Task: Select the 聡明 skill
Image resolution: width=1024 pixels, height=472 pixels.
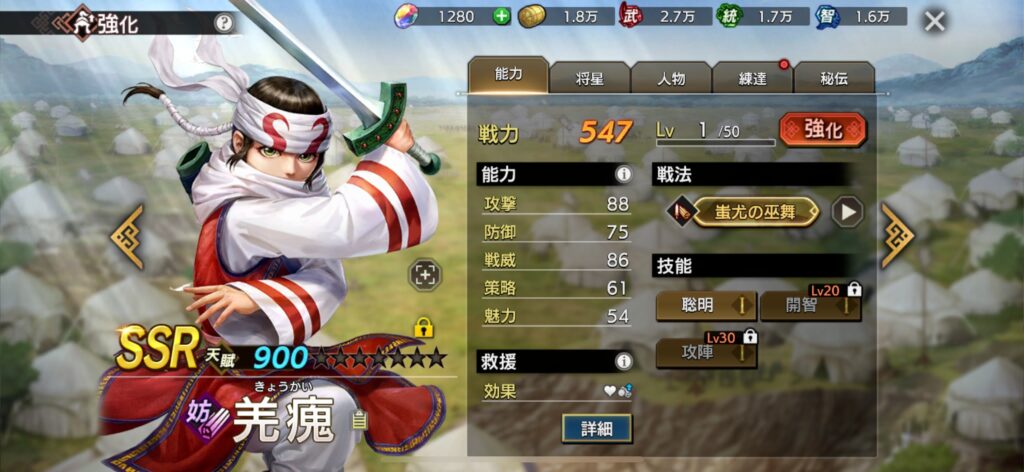Action: coord(706,305)
